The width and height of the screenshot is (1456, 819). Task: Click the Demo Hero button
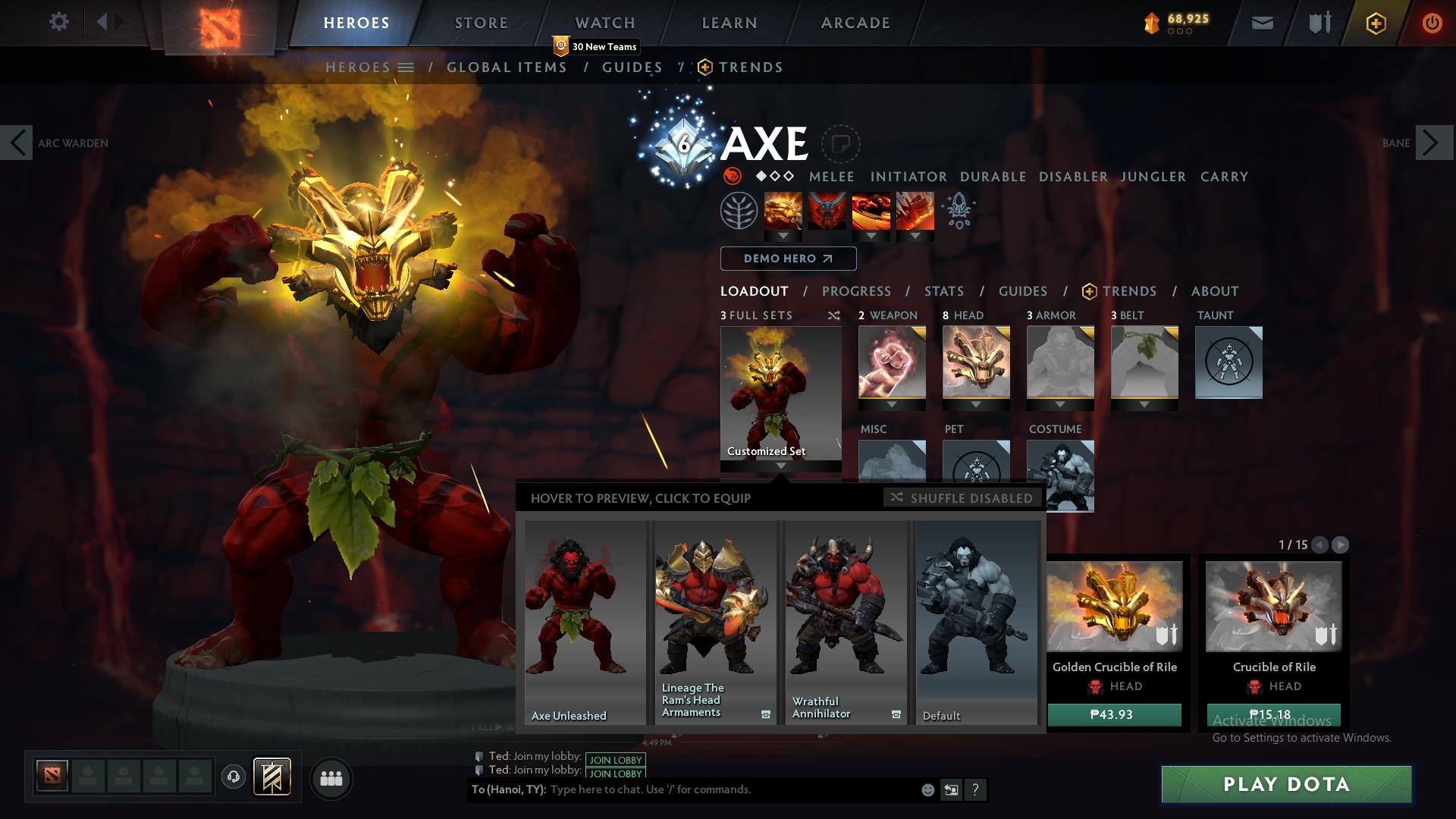coord(788,259)
